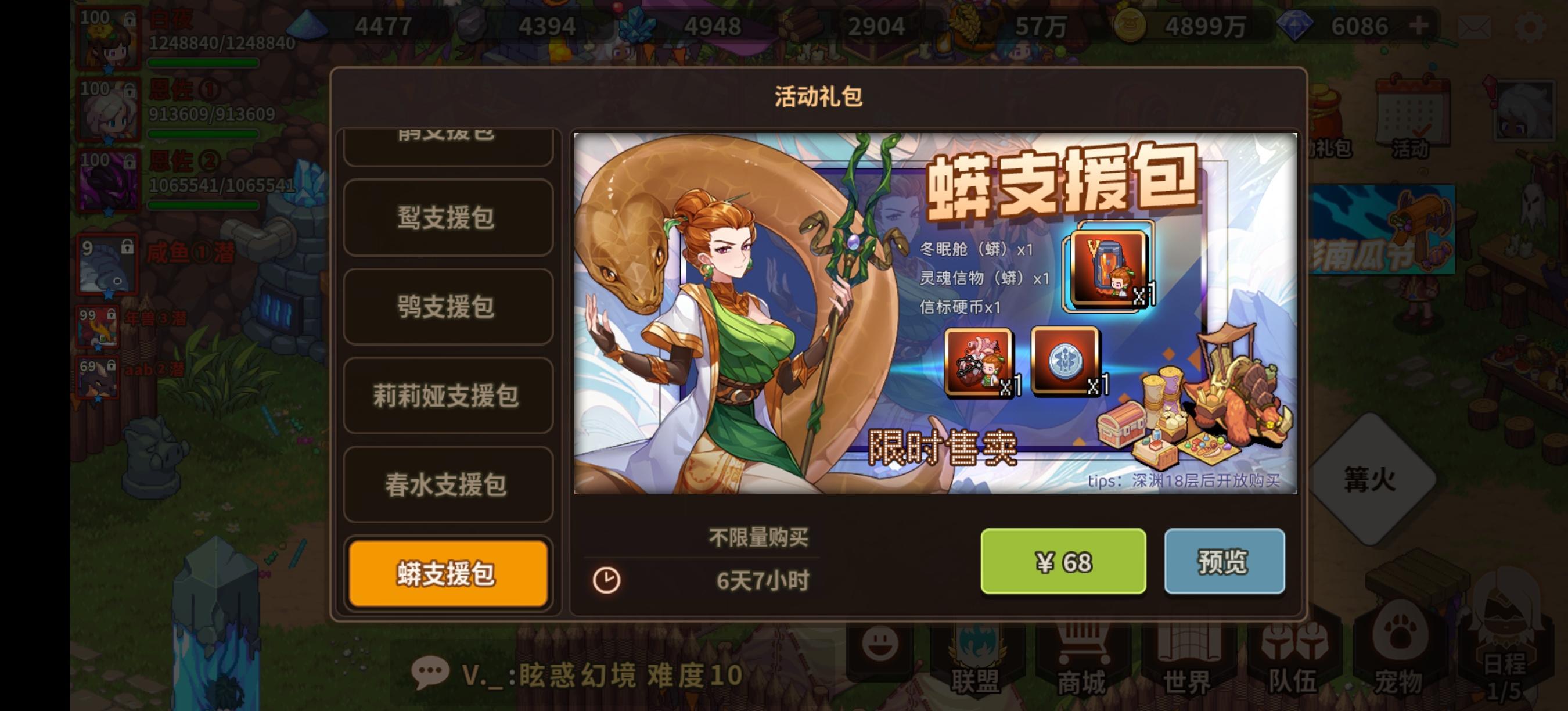
Task: Click the 预览 preview button
Action: tap(1225, 562)
